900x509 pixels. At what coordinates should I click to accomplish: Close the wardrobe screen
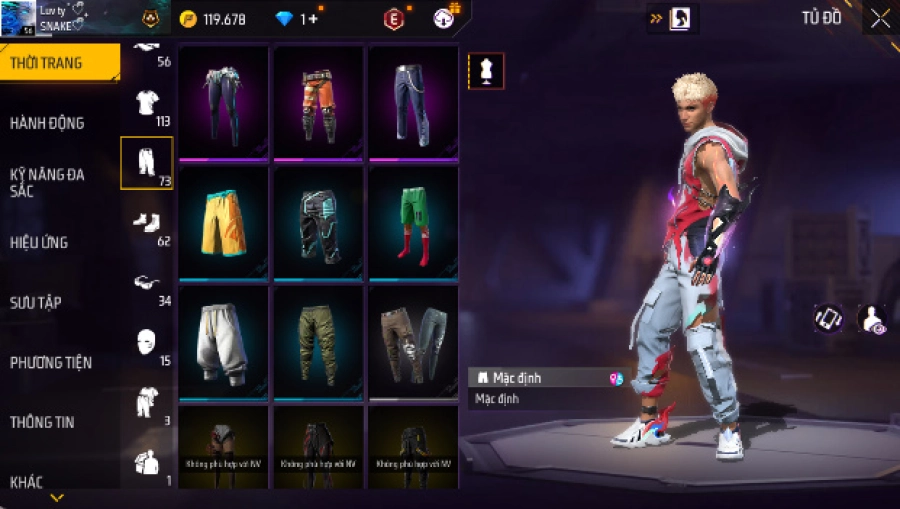(x=879, y=19)
